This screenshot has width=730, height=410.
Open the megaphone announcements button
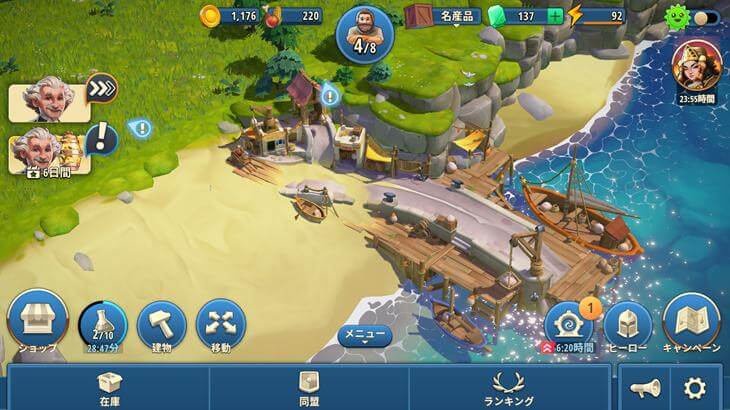point(645,388)
